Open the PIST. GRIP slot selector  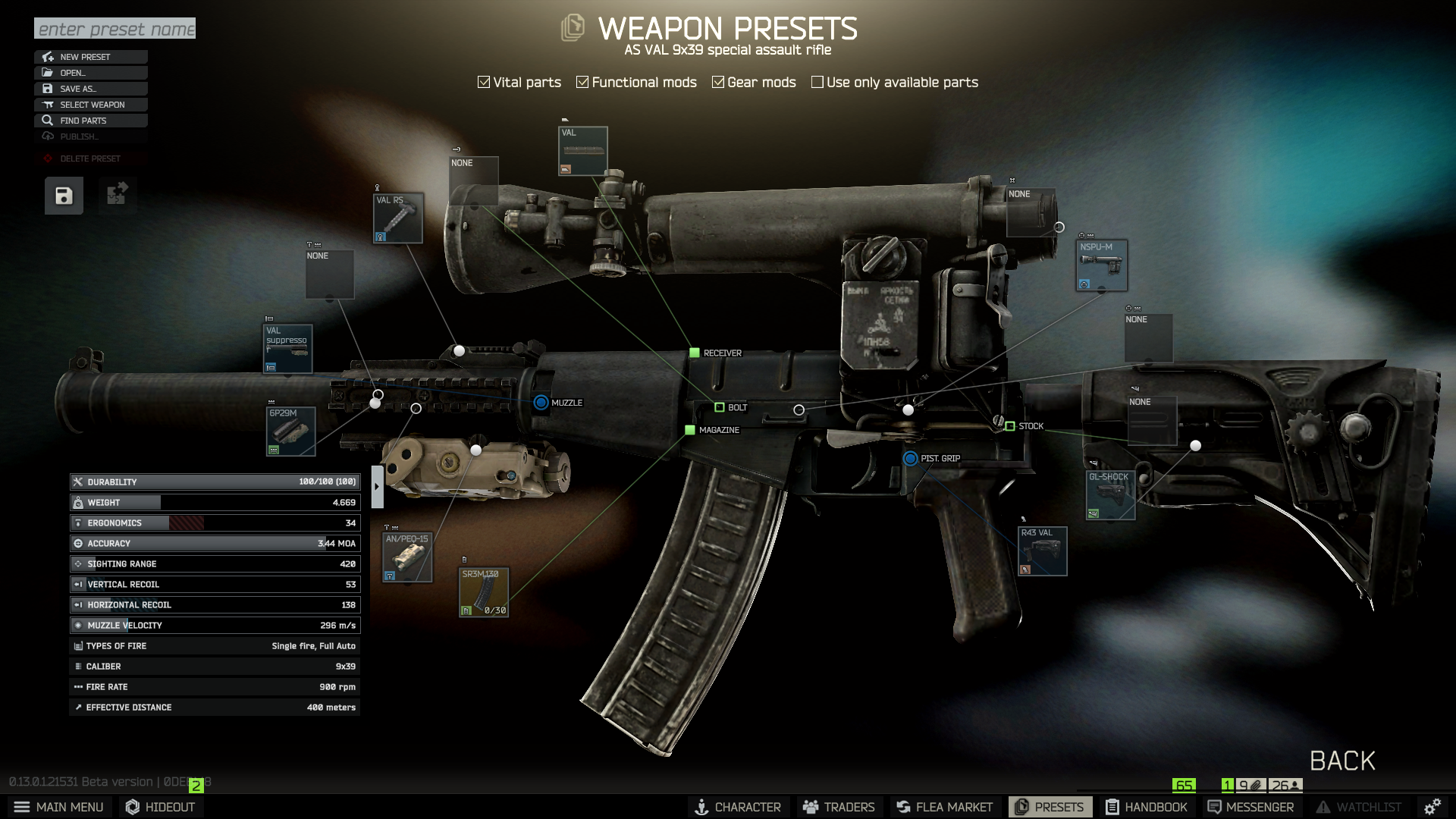[910, 458]
